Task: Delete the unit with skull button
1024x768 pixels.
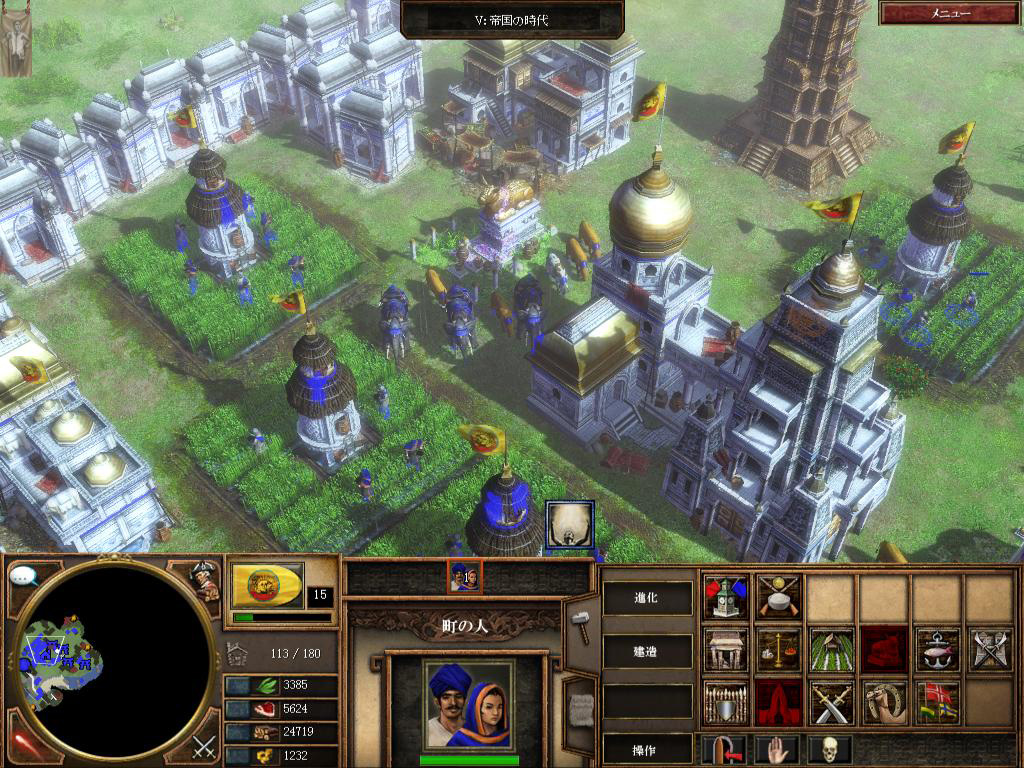Action: coord(829,748)
